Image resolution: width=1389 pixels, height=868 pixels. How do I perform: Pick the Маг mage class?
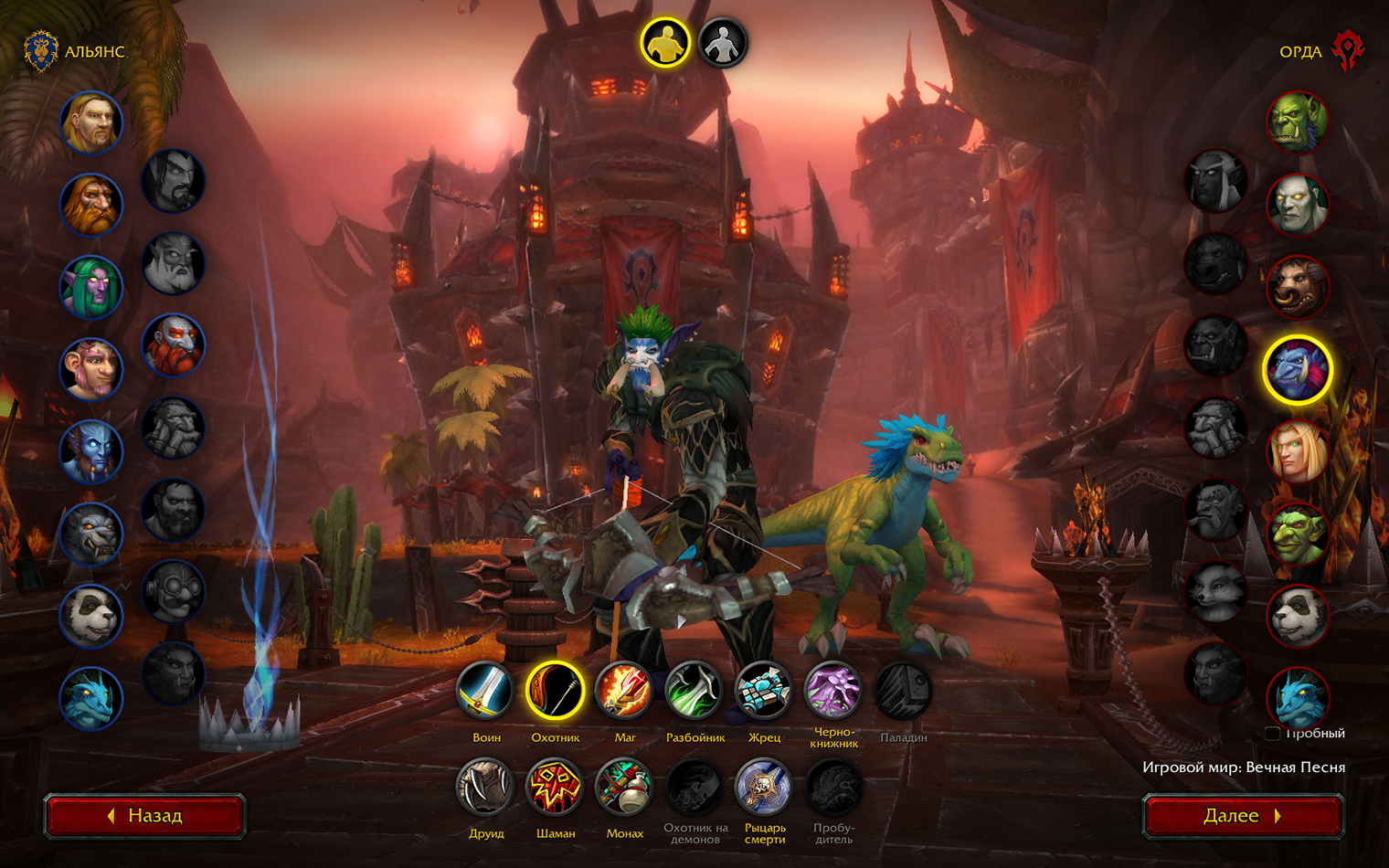(x=624, y=692)
